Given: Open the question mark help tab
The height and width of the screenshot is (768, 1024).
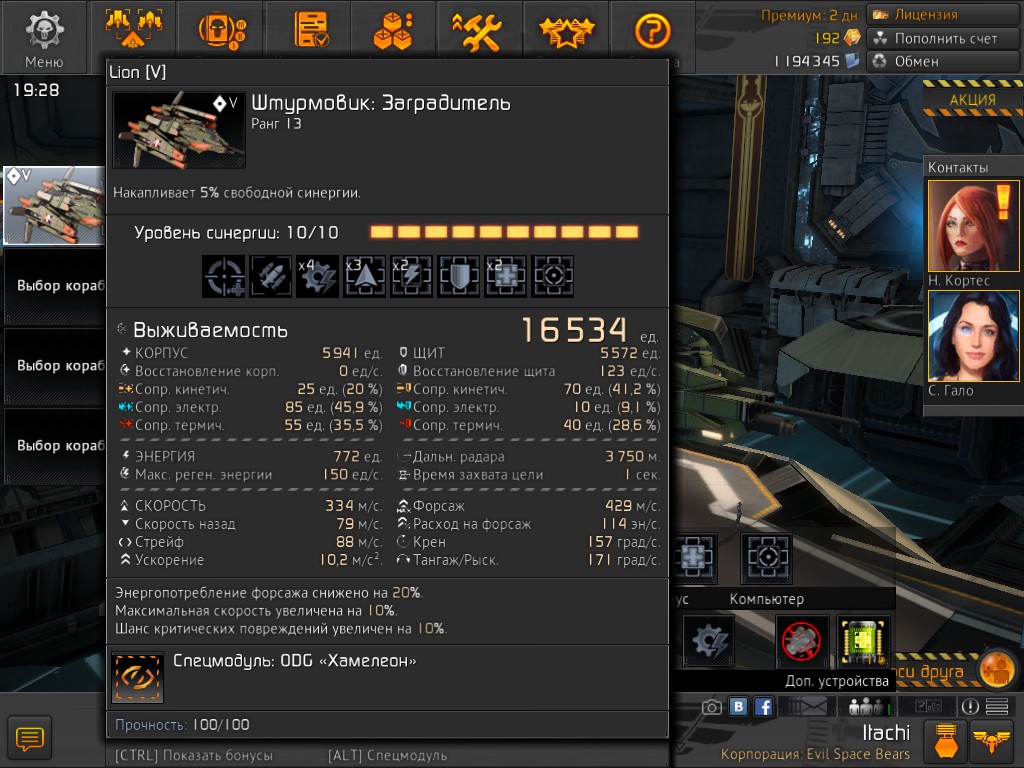Looking at the screenshot, I should click(x=652, y=30).
